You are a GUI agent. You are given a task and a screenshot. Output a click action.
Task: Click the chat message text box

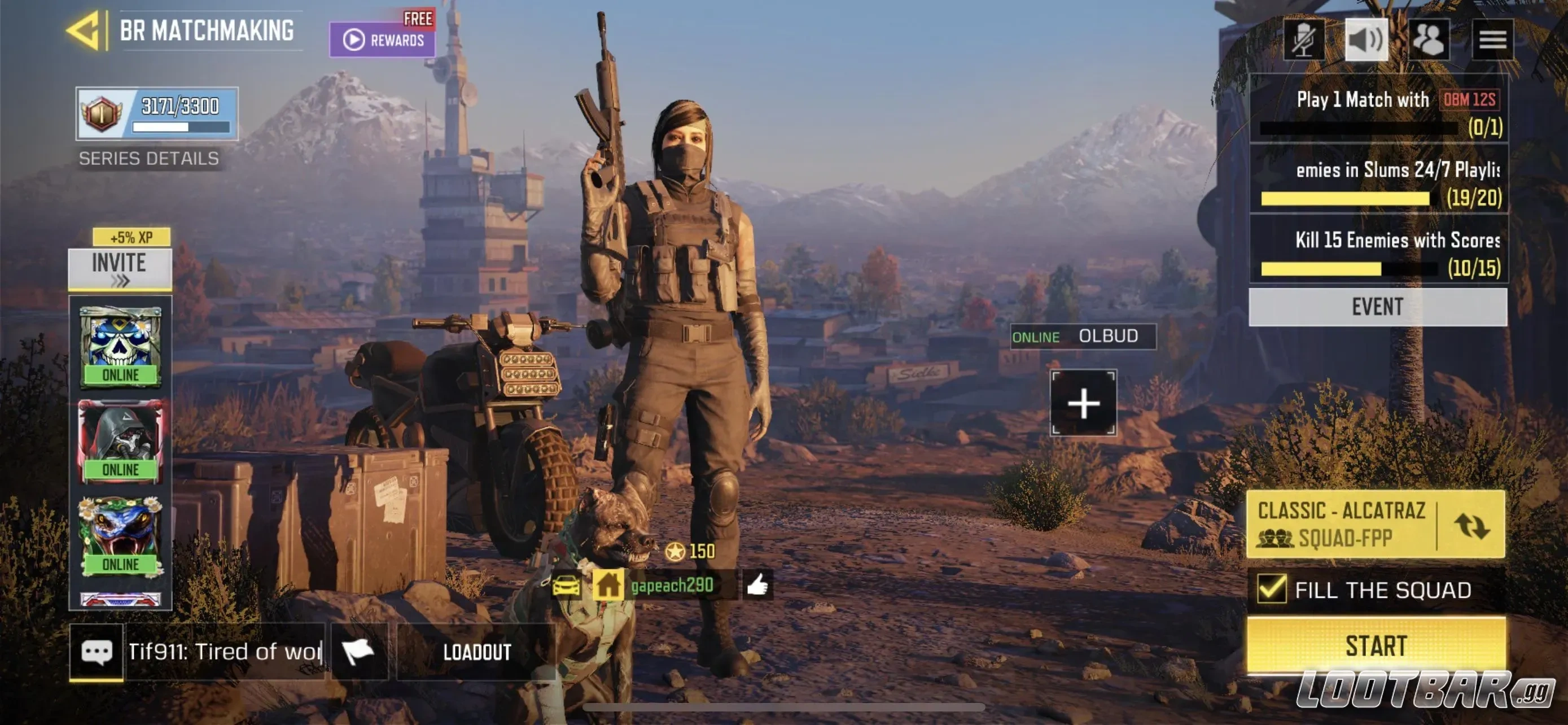click(x=224, y=652)
